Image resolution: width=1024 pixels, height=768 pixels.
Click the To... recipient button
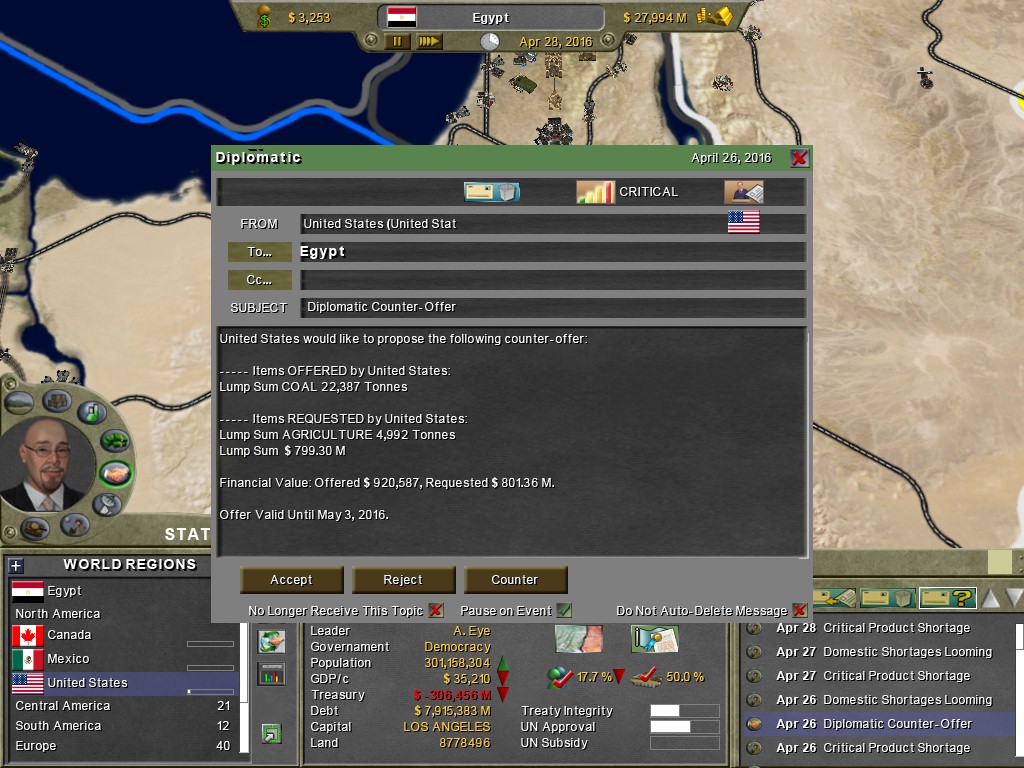pos(259,252)
